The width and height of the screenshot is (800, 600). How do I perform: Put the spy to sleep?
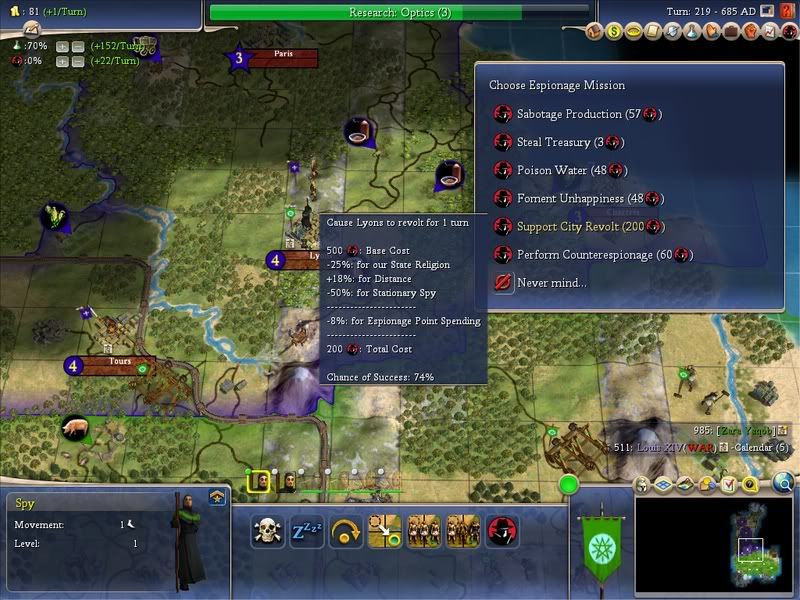(306, 531)
